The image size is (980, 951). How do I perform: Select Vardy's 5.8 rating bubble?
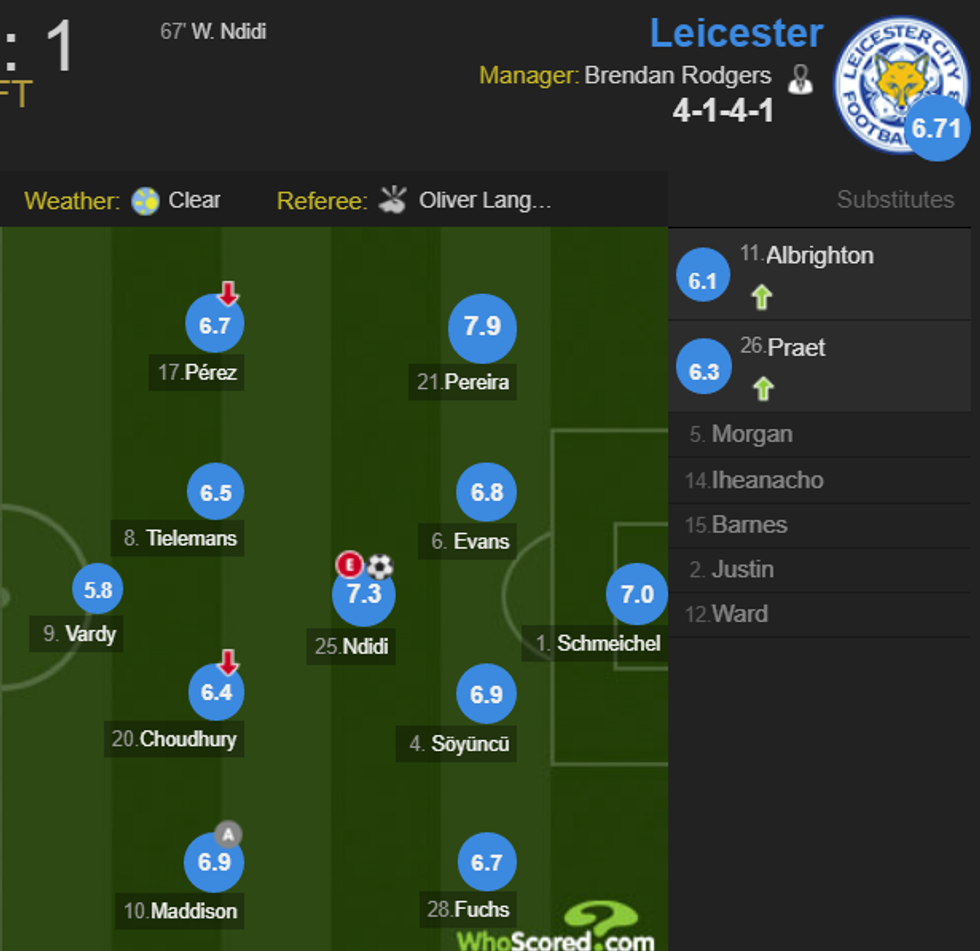tap(98, 590)
